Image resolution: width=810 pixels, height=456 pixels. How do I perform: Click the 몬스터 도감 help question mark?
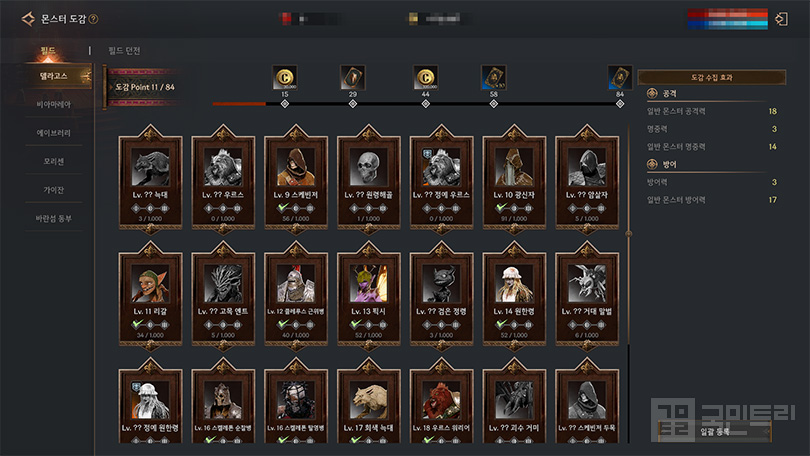click(93, 19)
